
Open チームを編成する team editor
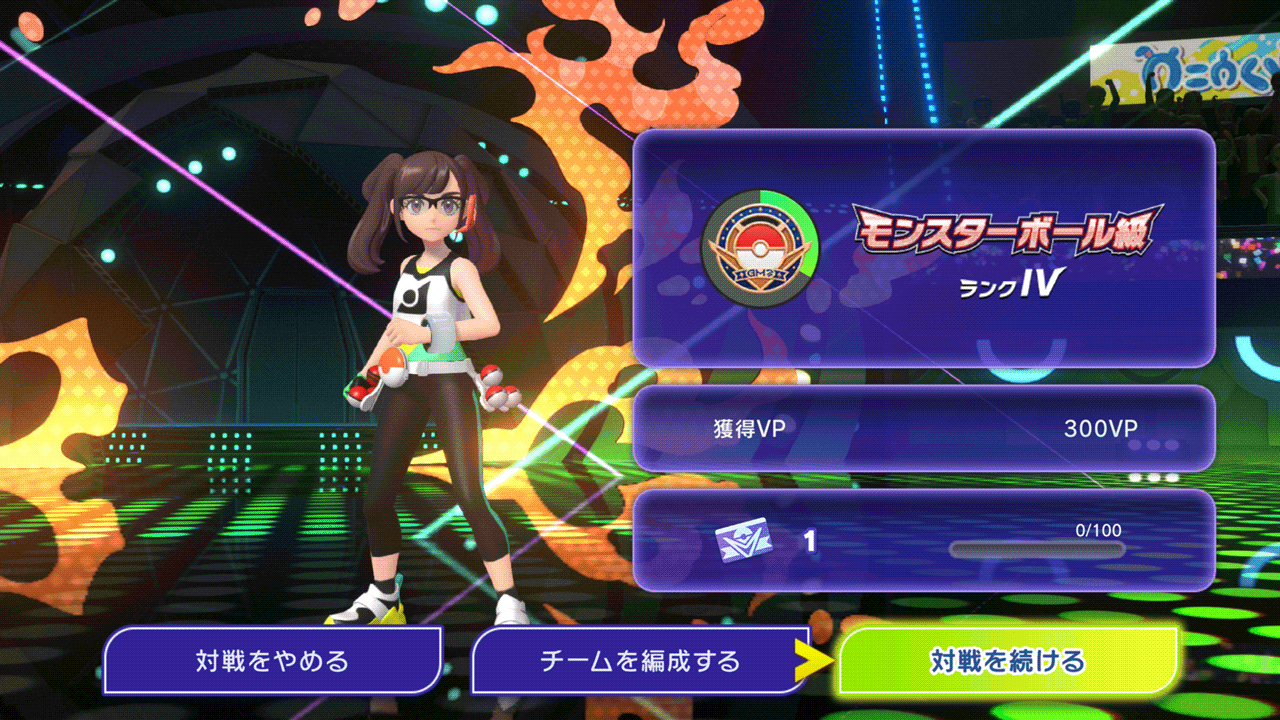640,661
